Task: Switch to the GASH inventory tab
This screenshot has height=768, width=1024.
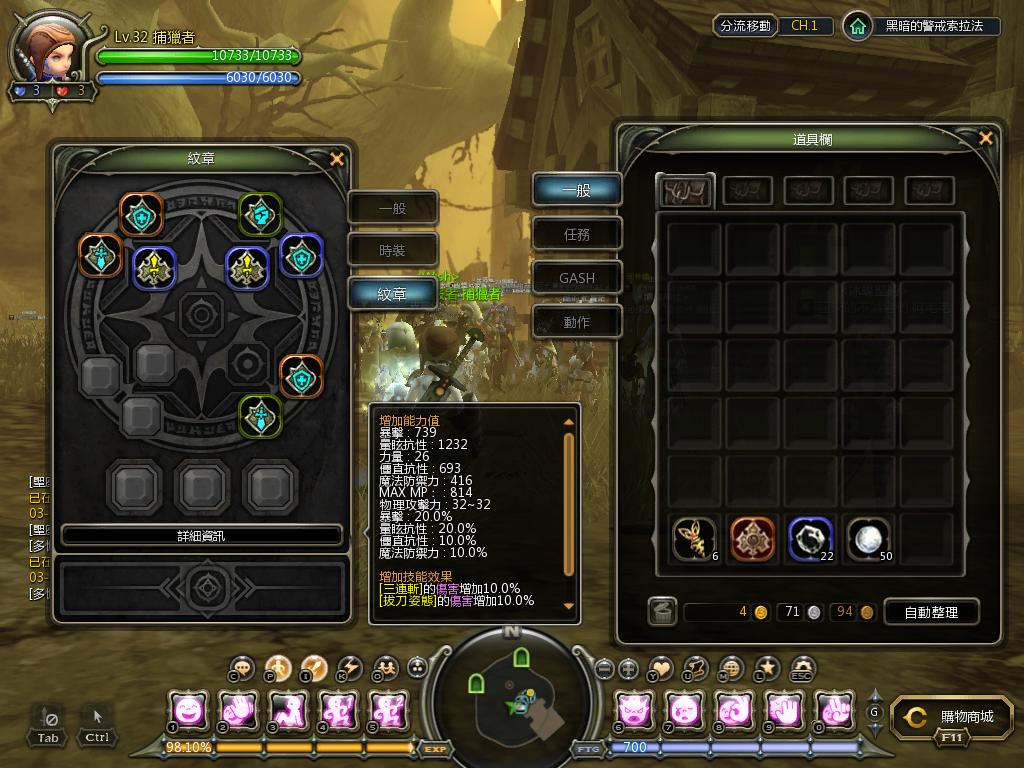Action: [576, 278]
